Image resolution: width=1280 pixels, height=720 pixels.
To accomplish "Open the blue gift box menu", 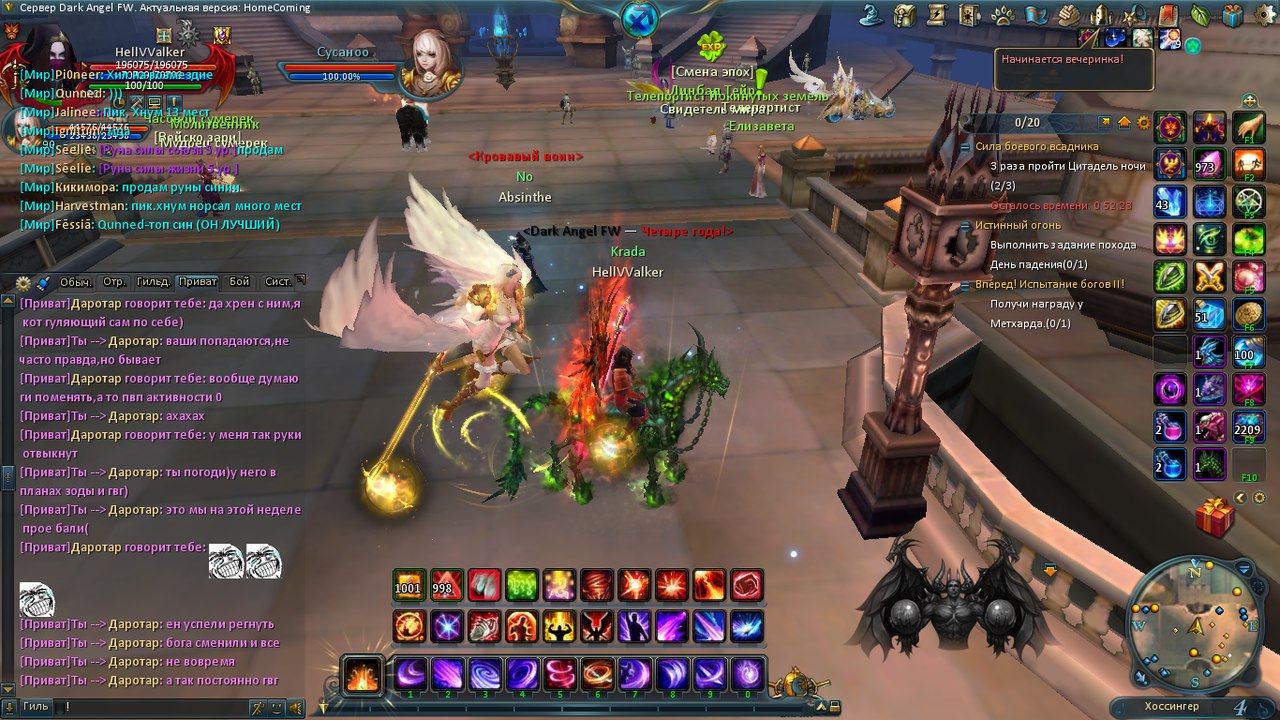I will coord(1232,15).
